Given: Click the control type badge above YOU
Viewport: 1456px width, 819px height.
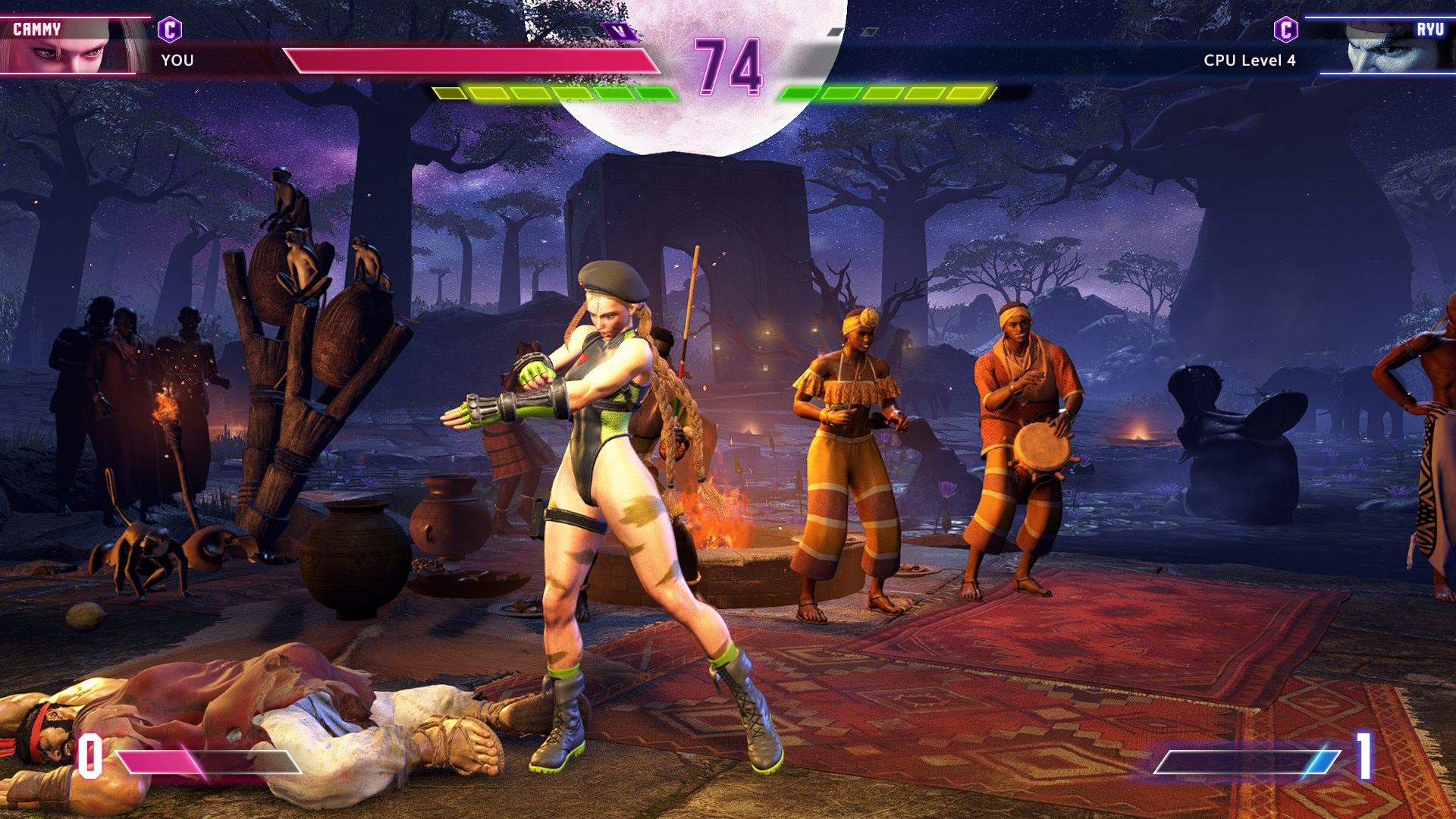Looking at the screenshot, I should (170, 30).
